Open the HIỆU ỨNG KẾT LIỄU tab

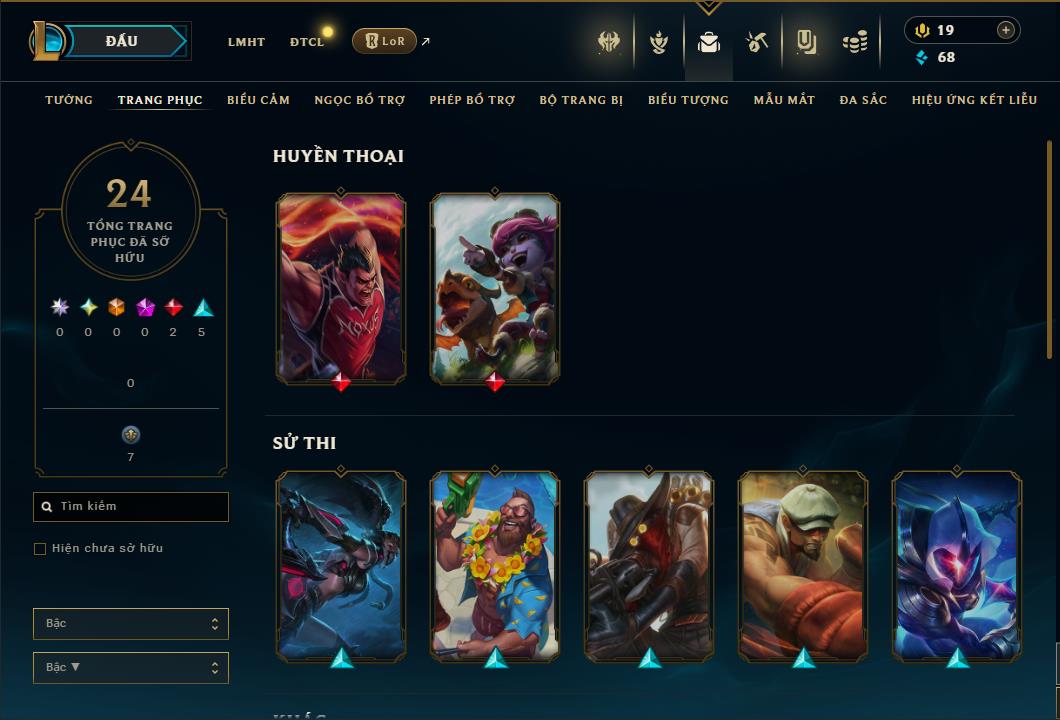[x=974, y=100]
